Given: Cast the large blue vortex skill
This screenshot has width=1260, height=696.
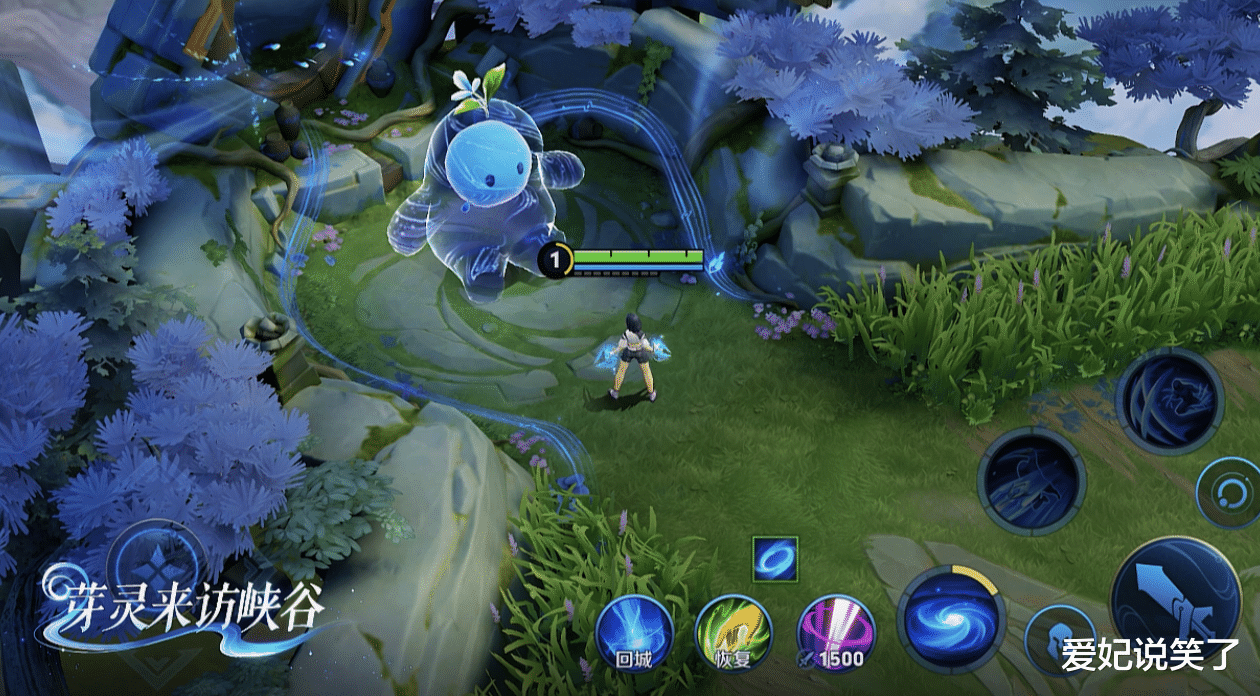Looking at the screenshot, I should click(x=949, y=619).
